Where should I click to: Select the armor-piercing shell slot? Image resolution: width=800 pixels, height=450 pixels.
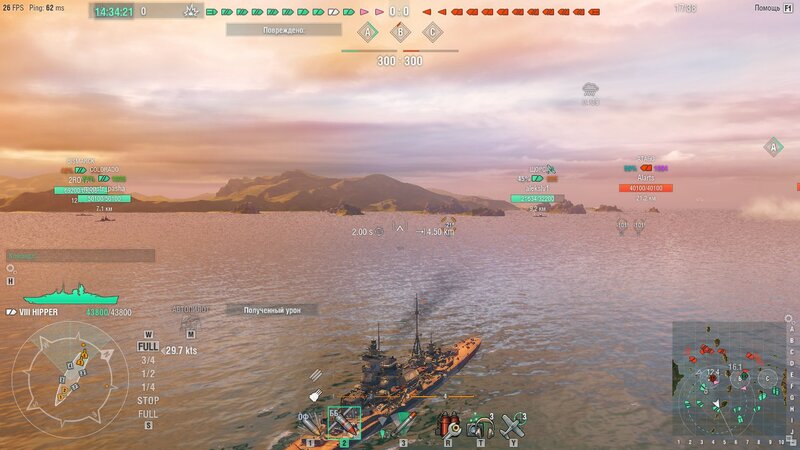pos(344,424)
